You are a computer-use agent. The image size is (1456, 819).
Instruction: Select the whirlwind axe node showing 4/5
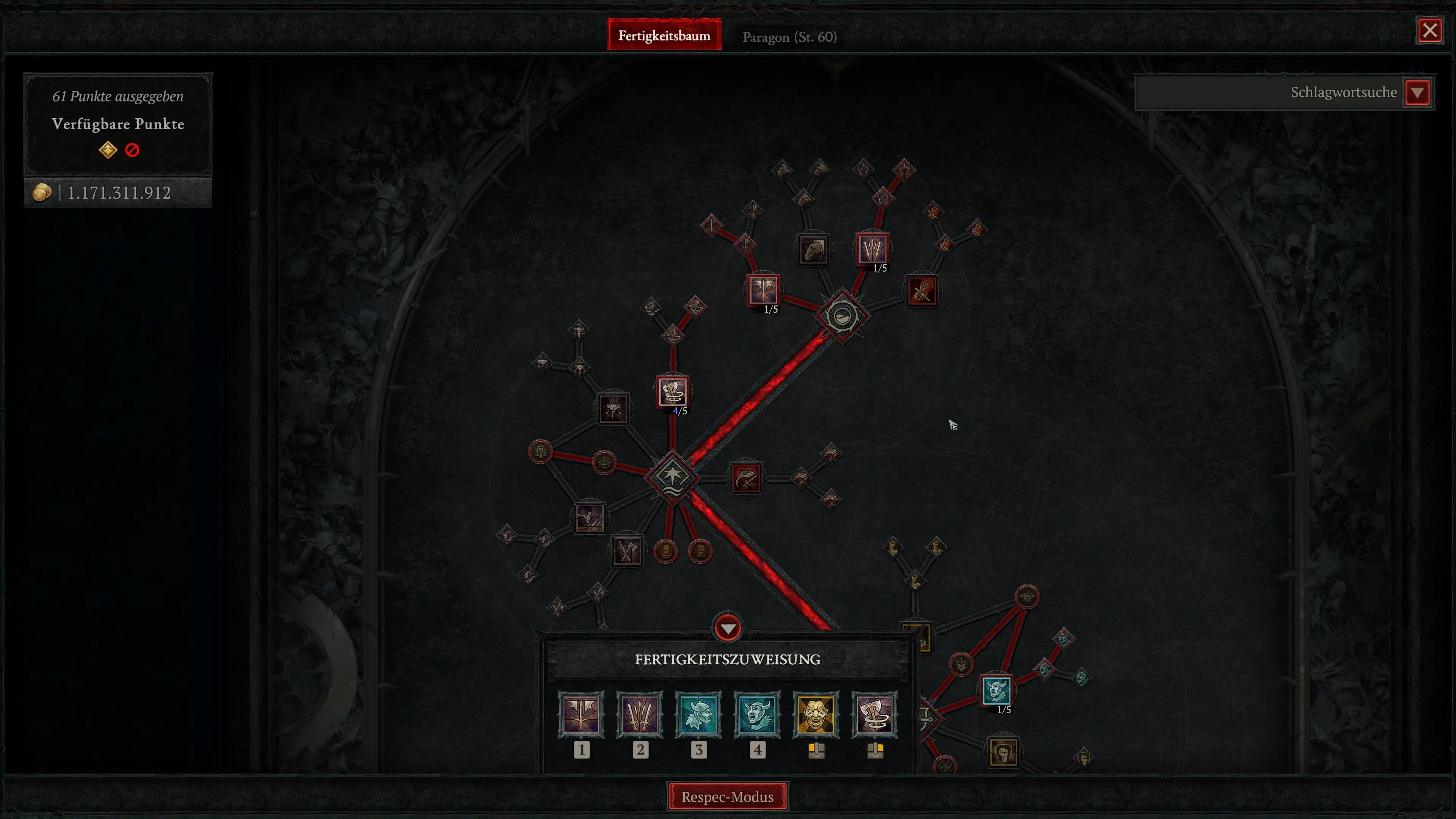tap(672, 392)
